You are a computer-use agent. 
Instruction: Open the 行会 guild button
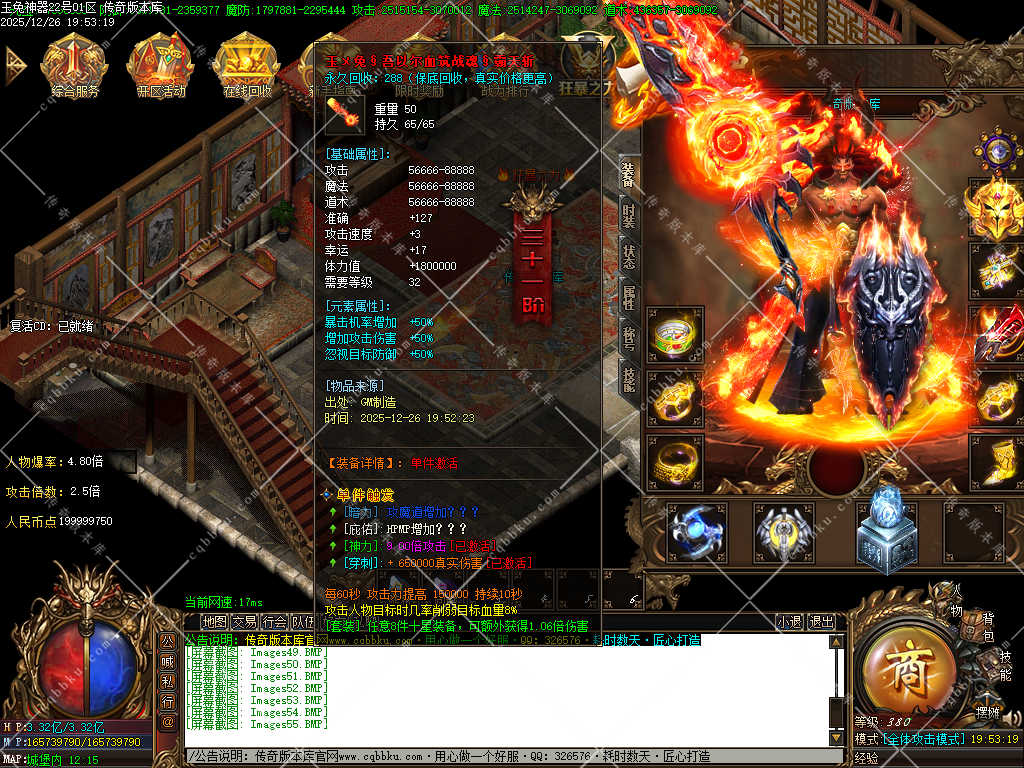pos(274,622)
